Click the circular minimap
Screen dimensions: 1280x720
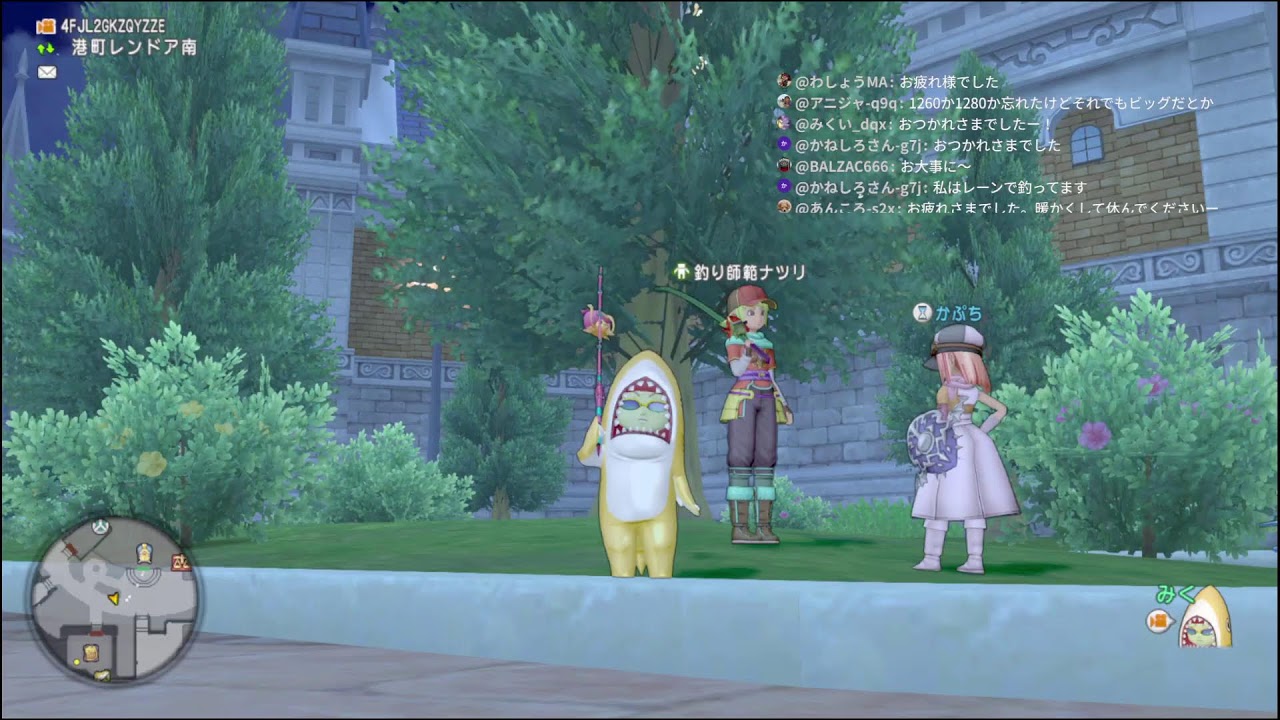pyautogui.click(x=112, y=600)
